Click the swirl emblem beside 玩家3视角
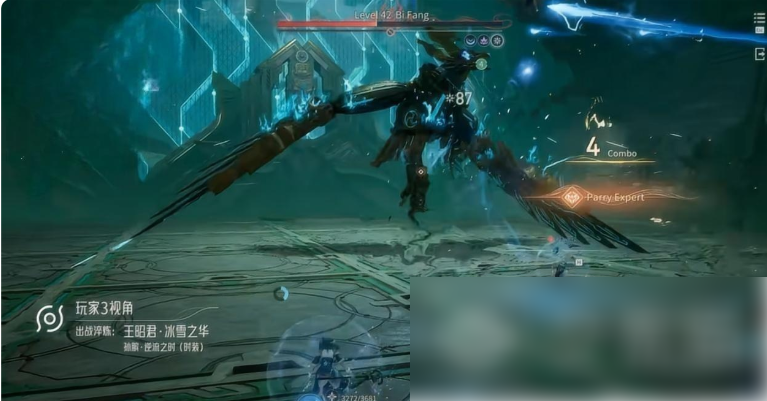Viewport: 767px width, 401px height. [49, 319]
